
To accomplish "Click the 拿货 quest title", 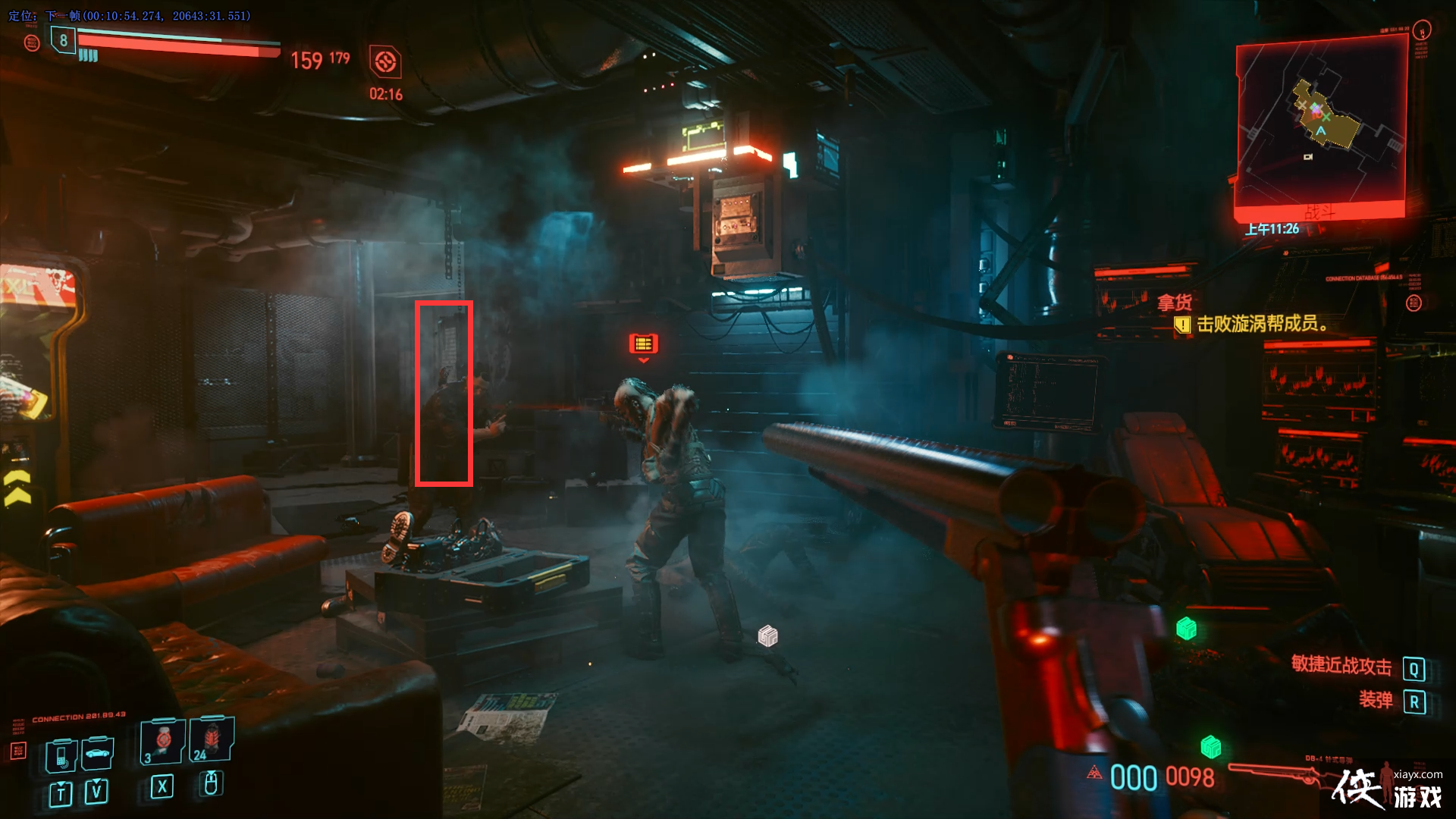I will coord(1175,303).
